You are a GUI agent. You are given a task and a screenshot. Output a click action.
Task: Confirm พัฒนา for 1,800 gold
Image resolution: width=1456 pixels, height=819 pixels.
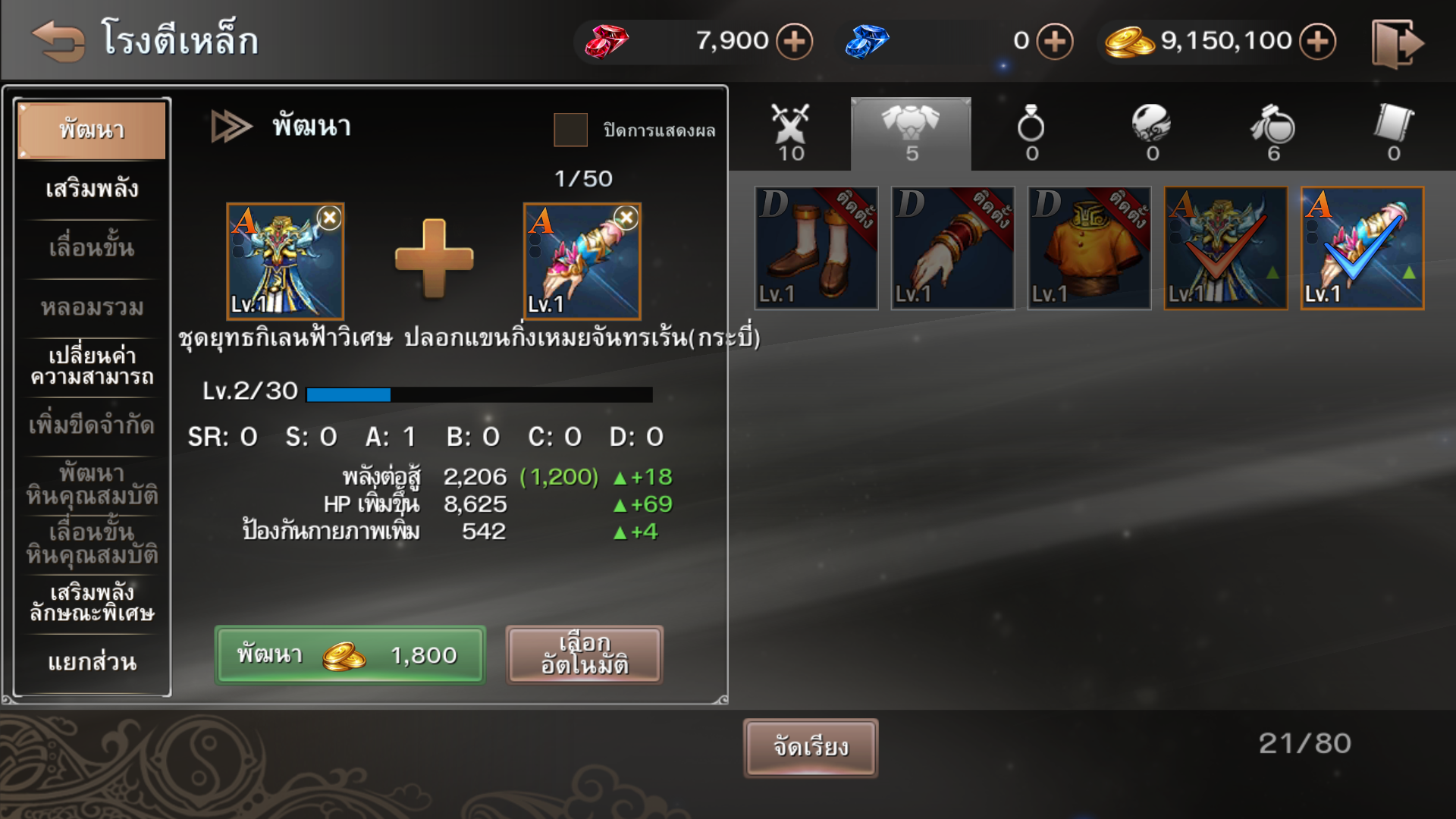[350, 654]
